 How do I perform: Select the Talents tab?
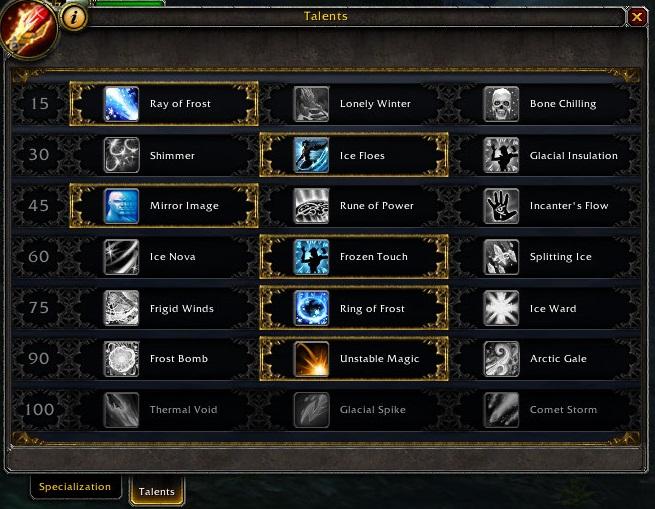(x=157, y=491)
